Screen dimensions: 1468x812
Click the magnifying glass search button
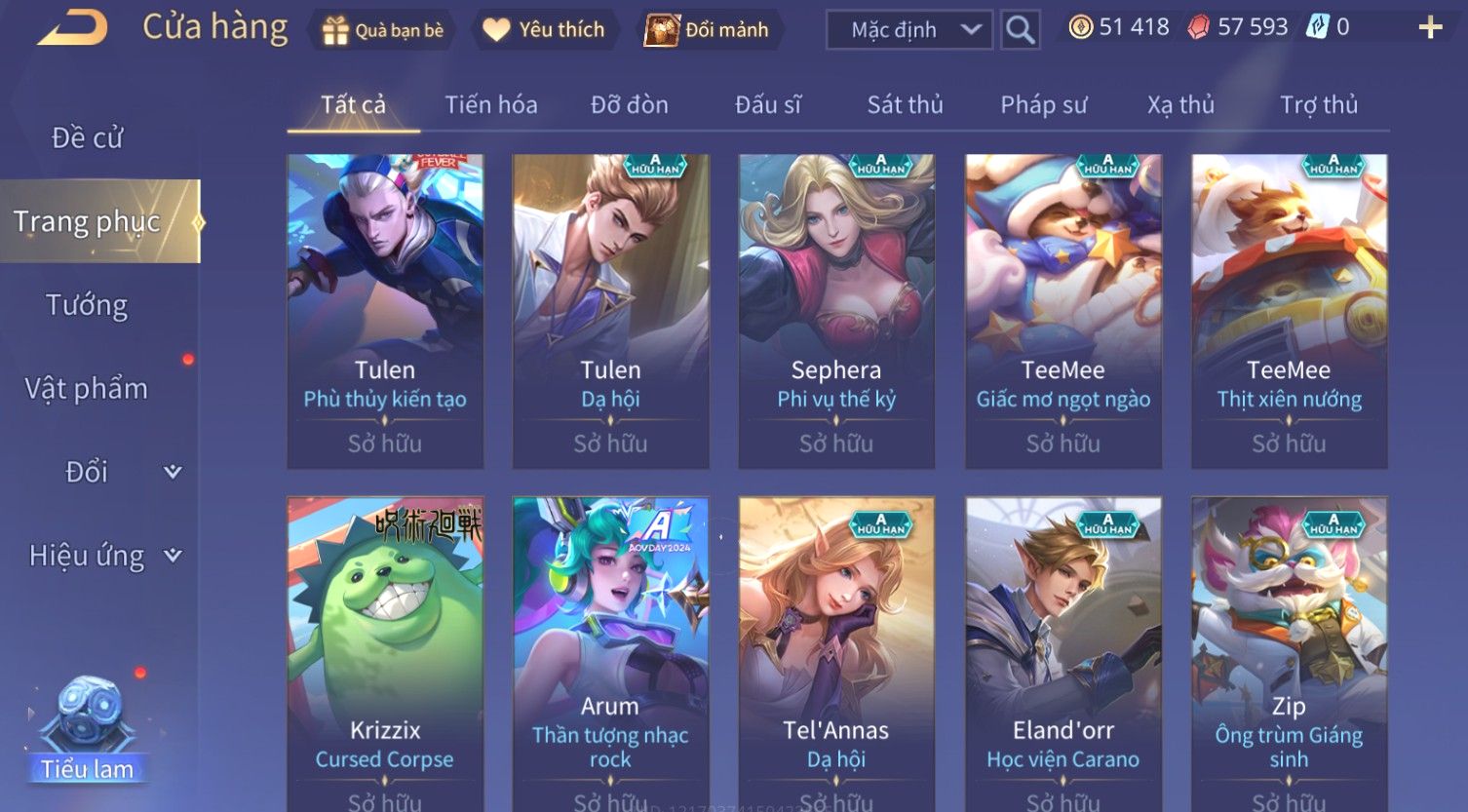[1020, 30]
